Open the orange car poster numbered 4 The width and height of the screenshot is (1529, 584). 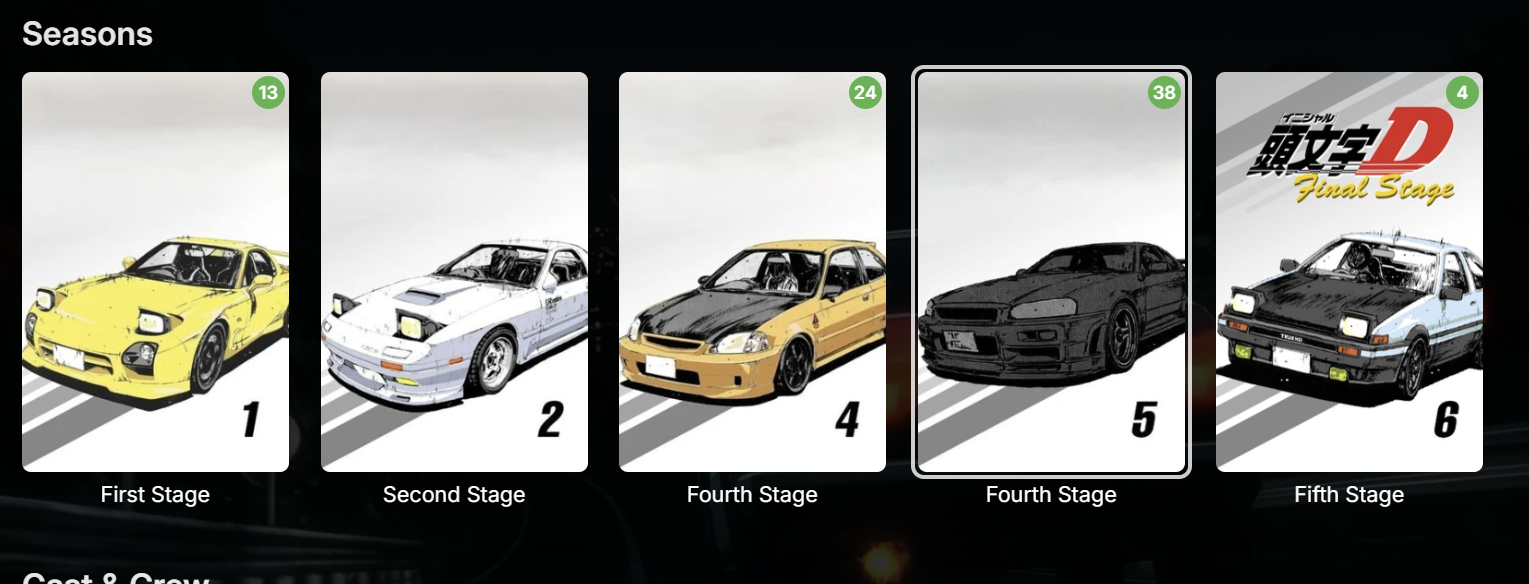[752, 271]
